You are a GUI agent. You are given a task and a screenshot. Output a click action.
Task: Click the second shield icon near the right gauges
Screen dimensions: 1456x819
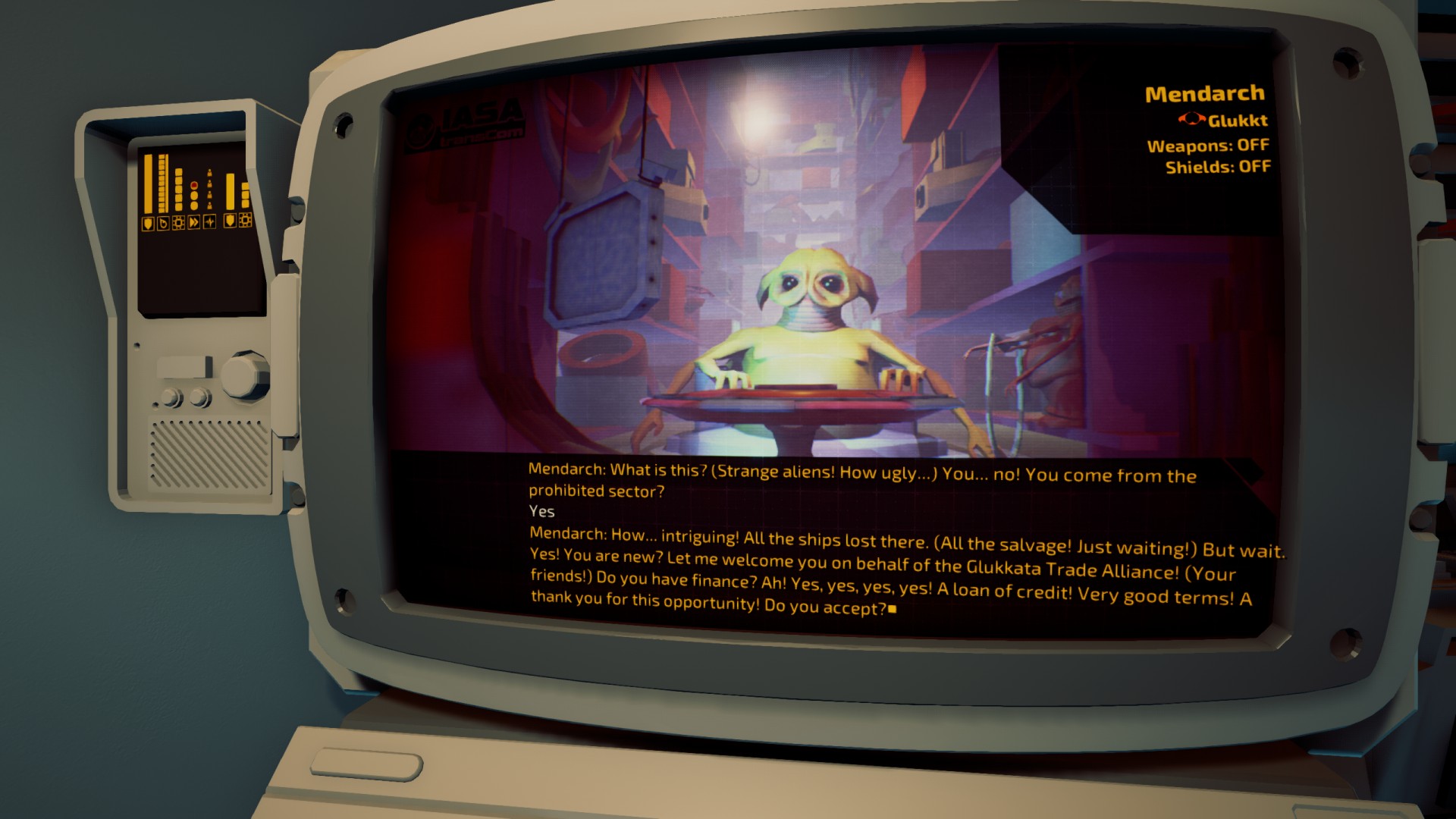(x=229, y=221)
